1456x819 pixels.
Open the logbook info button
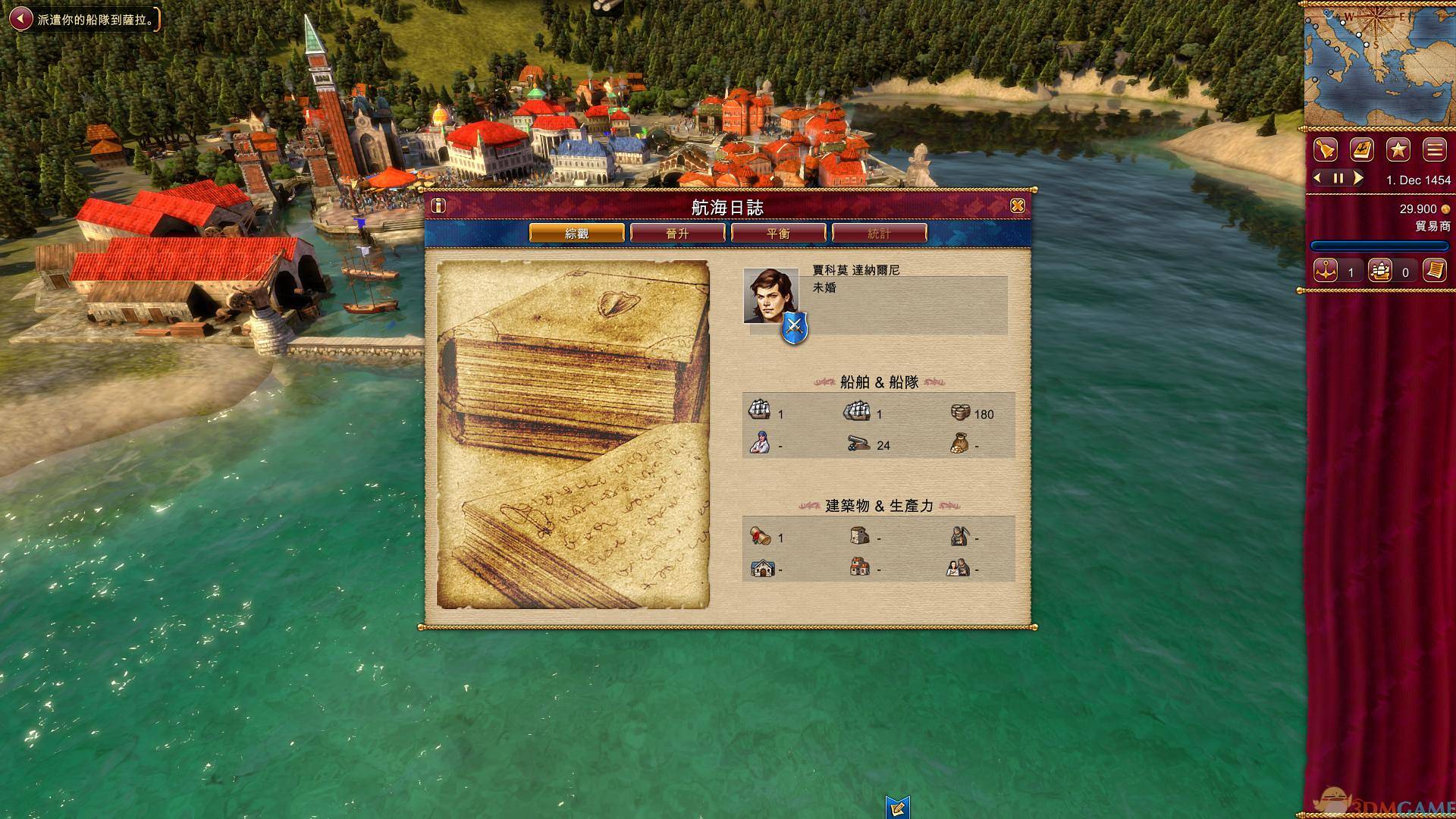438,206
